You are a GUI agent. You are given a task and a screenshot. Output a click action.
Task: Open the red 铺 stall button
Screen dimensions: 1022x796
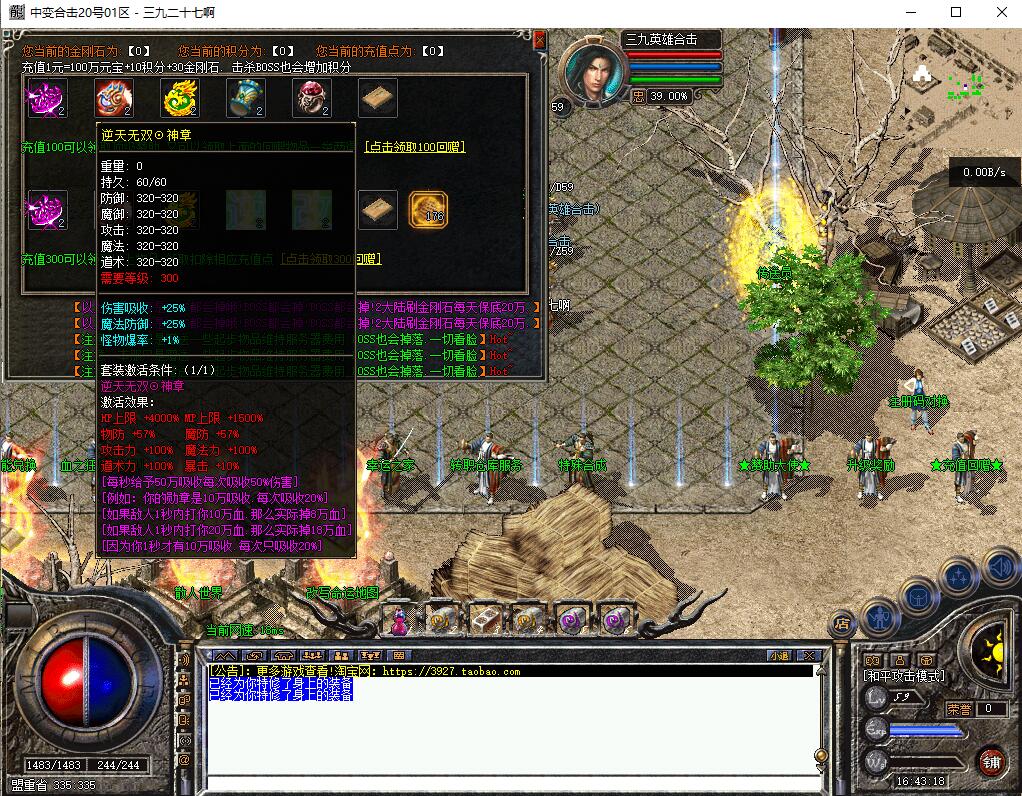point(991,760)
